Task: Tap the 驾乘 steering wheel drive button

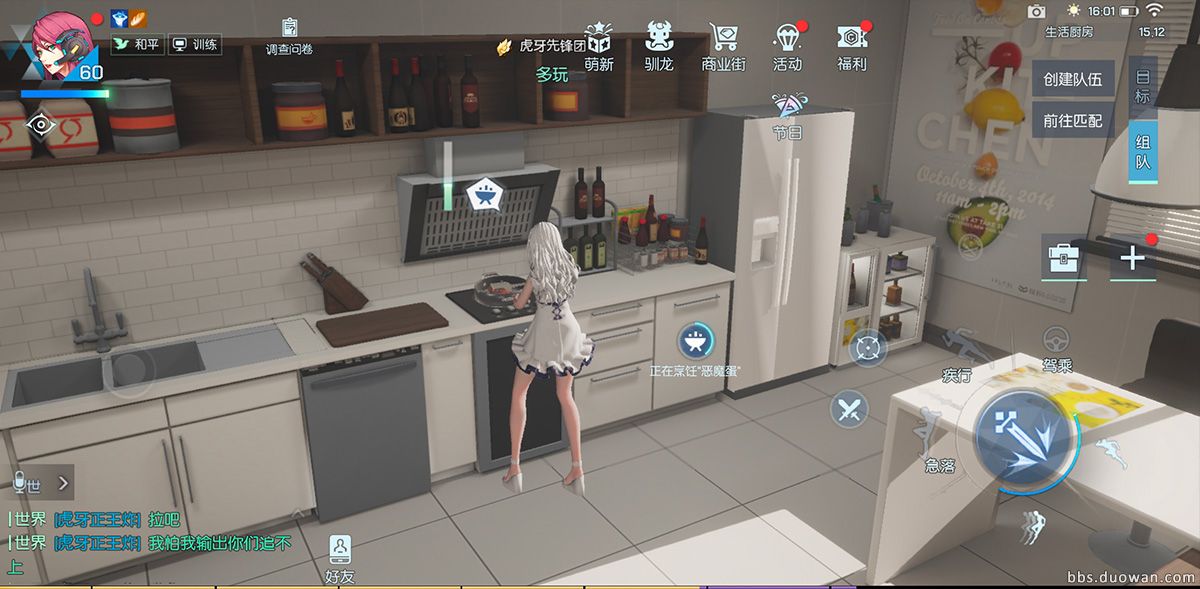Action: pyautogui.click(x=1057, y=345)
